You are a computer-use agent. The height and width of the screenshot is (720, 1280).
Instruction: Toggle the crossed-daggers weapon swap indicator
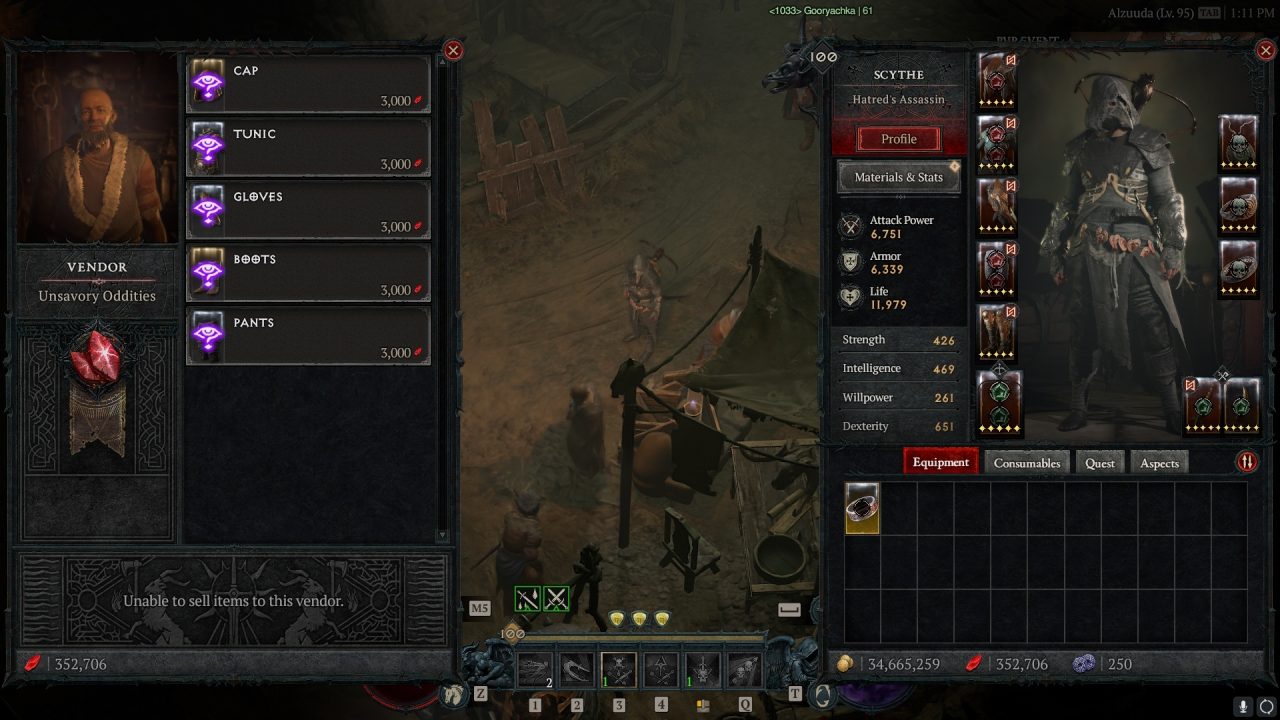pos(556,598)
